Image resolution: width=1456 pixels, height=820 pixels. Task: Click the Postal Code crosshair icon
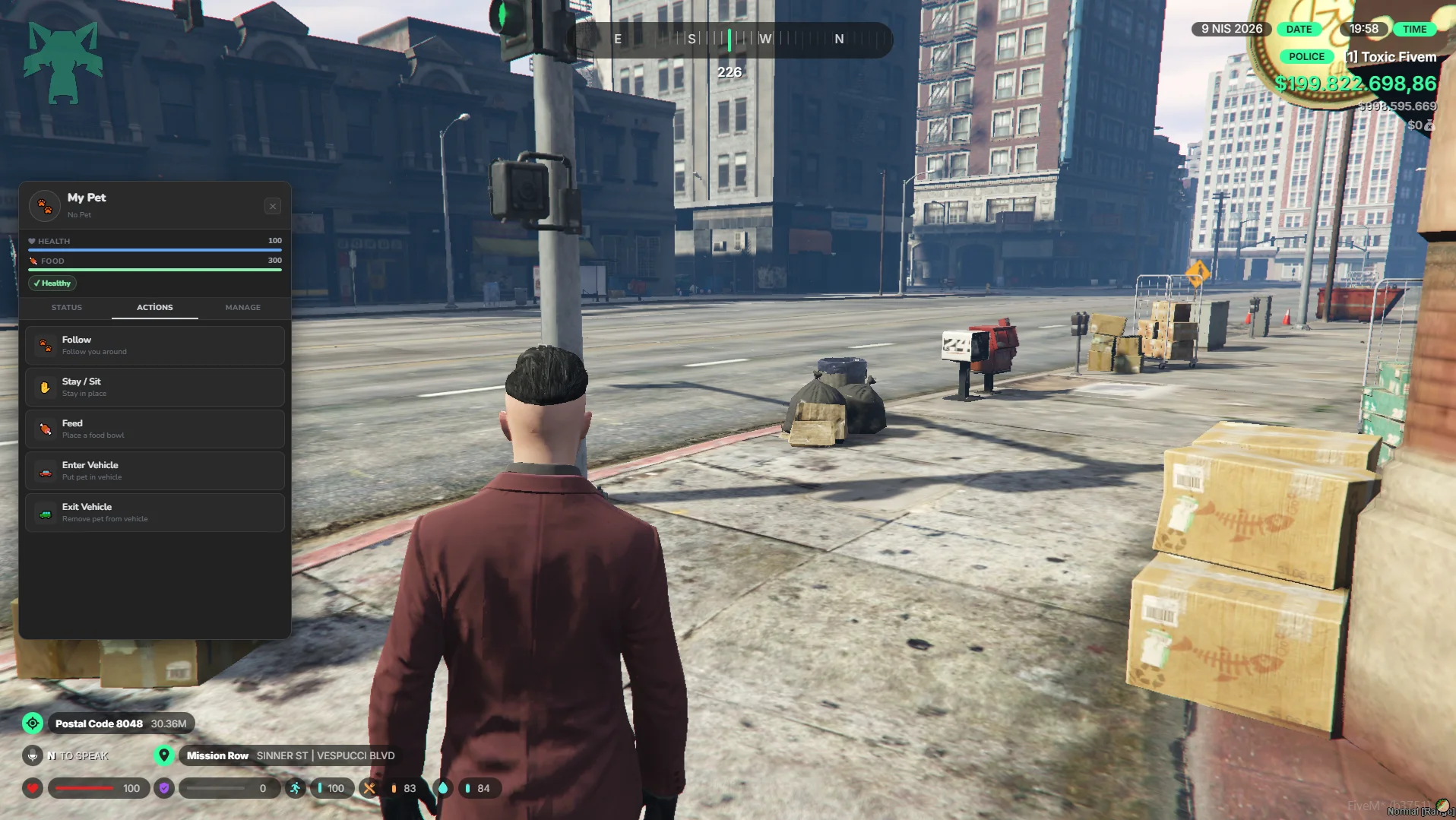coord(33,723)
